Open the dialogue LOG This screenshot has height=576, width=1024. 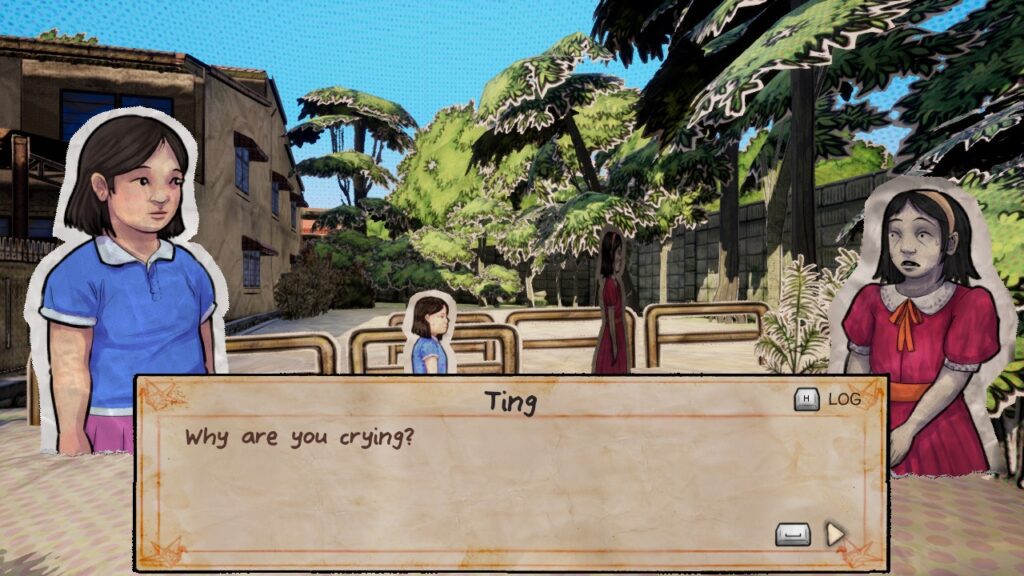[828, 400]
